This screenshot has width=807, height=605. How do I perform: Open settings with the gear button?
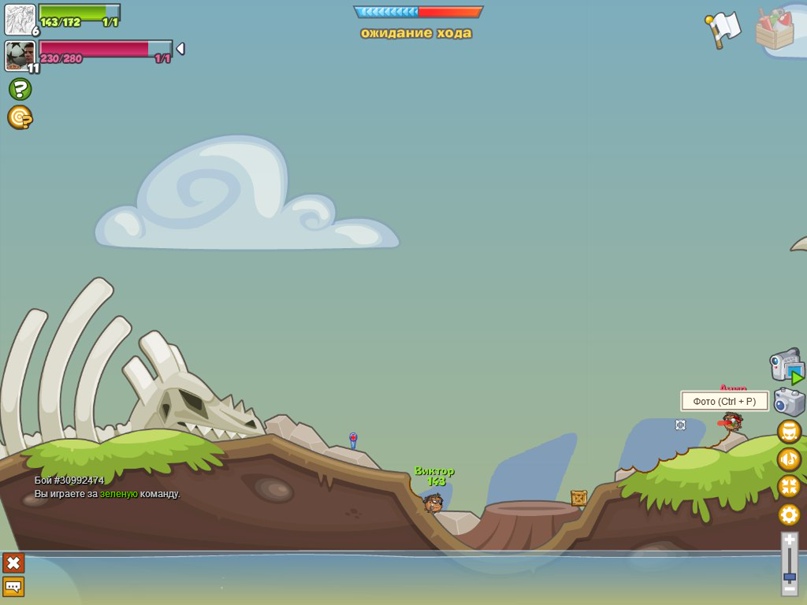click(789, 515)
